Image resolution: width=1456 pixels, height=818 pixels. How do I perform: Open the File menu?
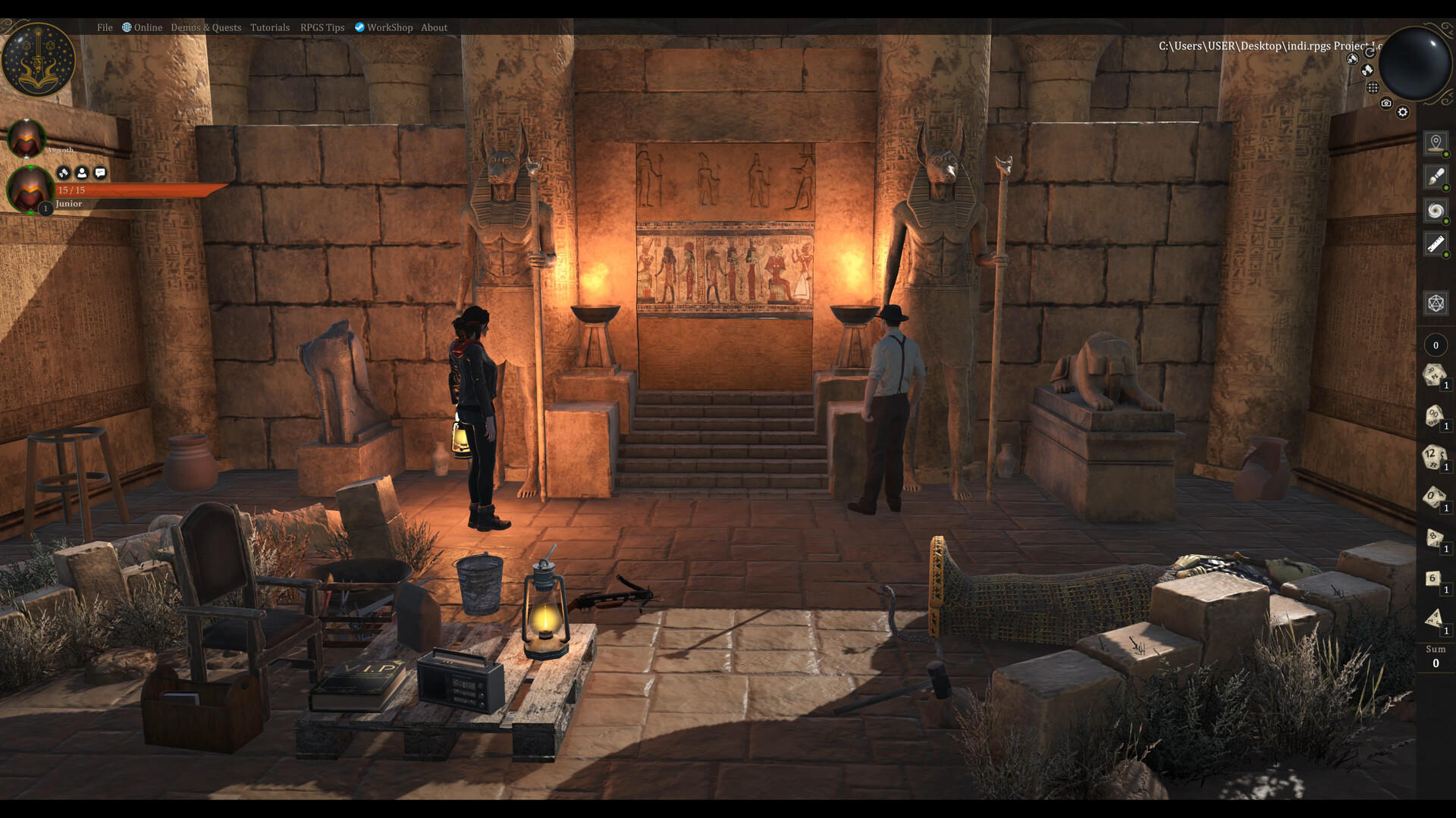point(104,27)
